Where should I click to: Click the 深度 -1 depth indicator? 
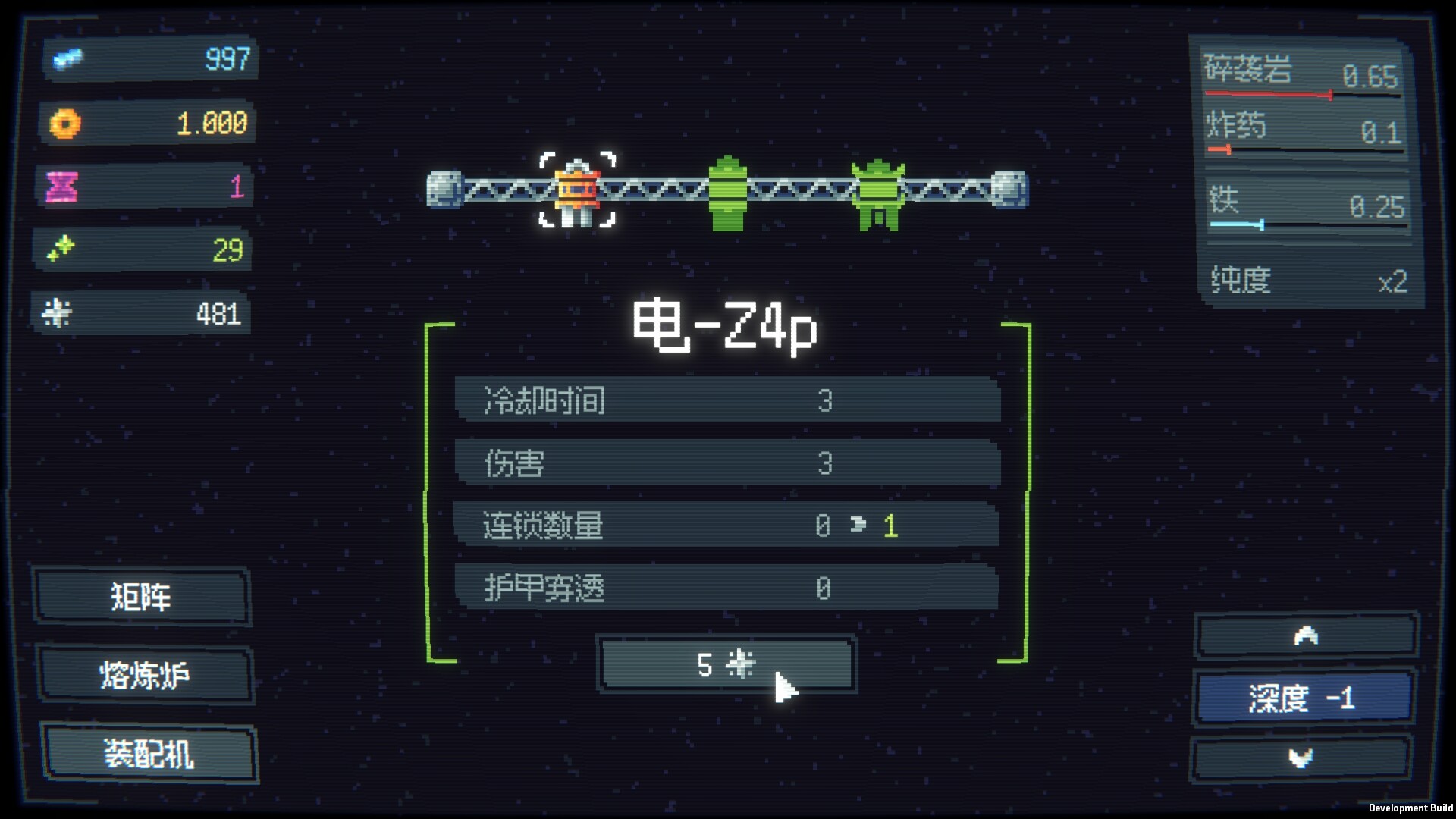[1302, 698]
